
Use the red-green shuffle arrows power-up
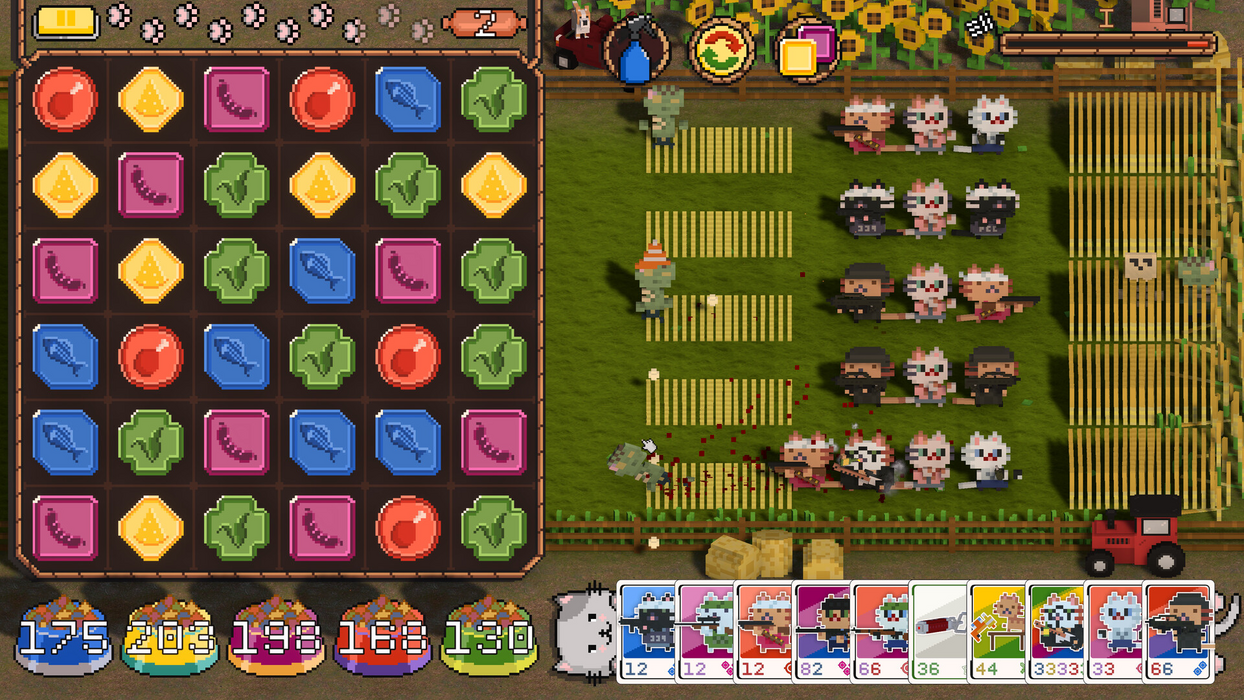[720, 52]
